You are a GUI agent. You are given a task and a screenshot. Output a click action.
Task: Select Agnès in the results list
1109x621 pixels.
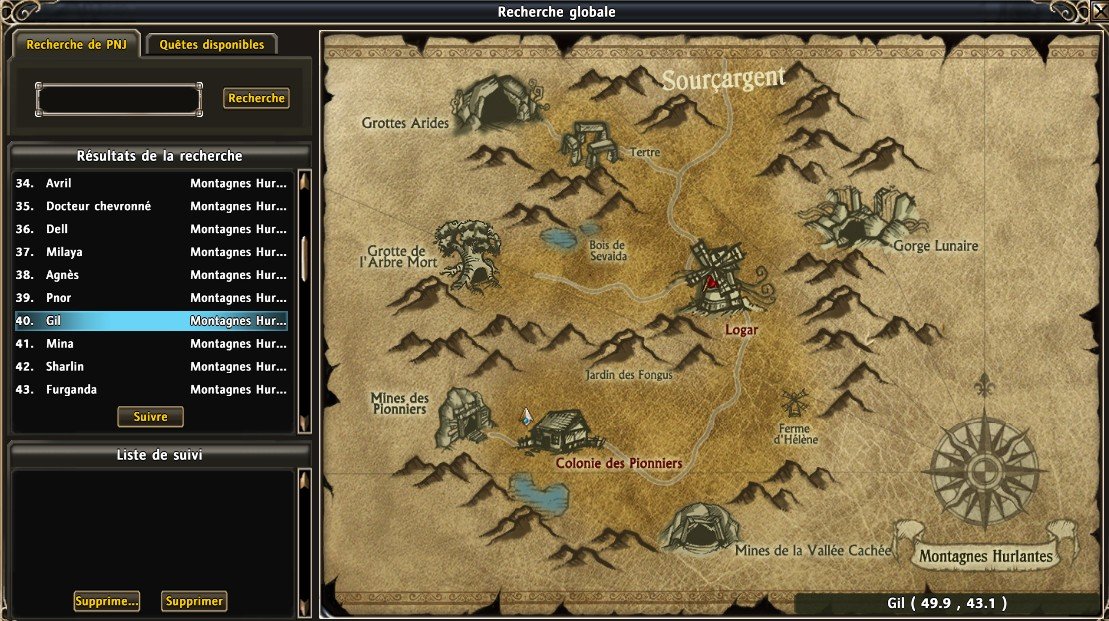[150, 275]
